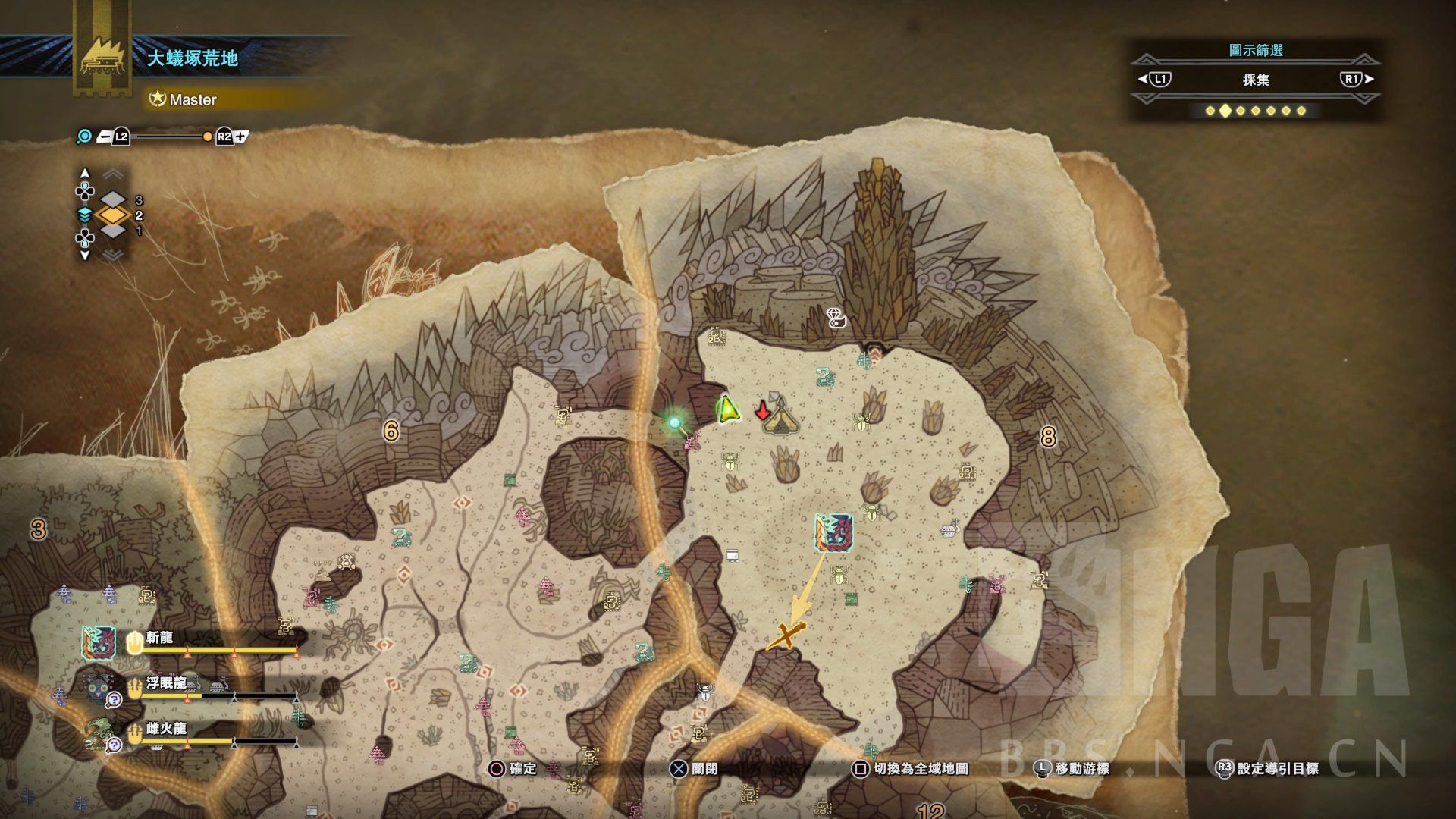Select the 斬龍 monster icon on the map
Image resolution: width=1456 pixels, height=819 pixels.
pos(834,532)
